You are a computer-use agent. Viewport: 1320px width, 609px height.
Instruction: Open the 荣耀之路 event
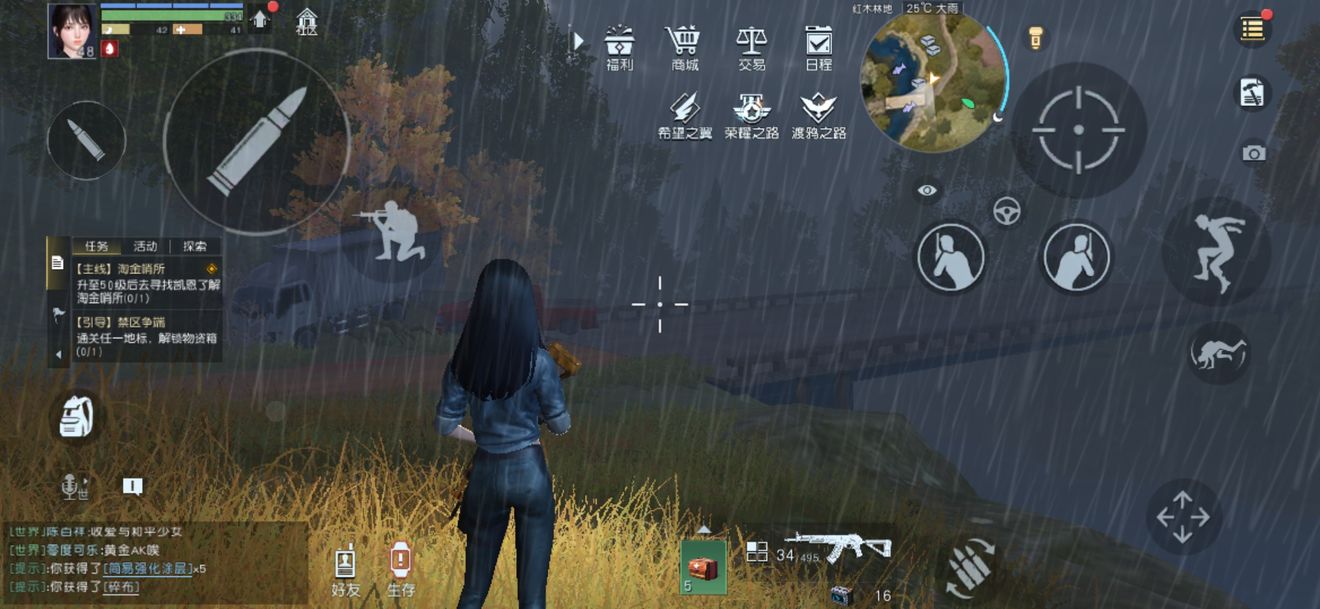click(x=751, y=113)
